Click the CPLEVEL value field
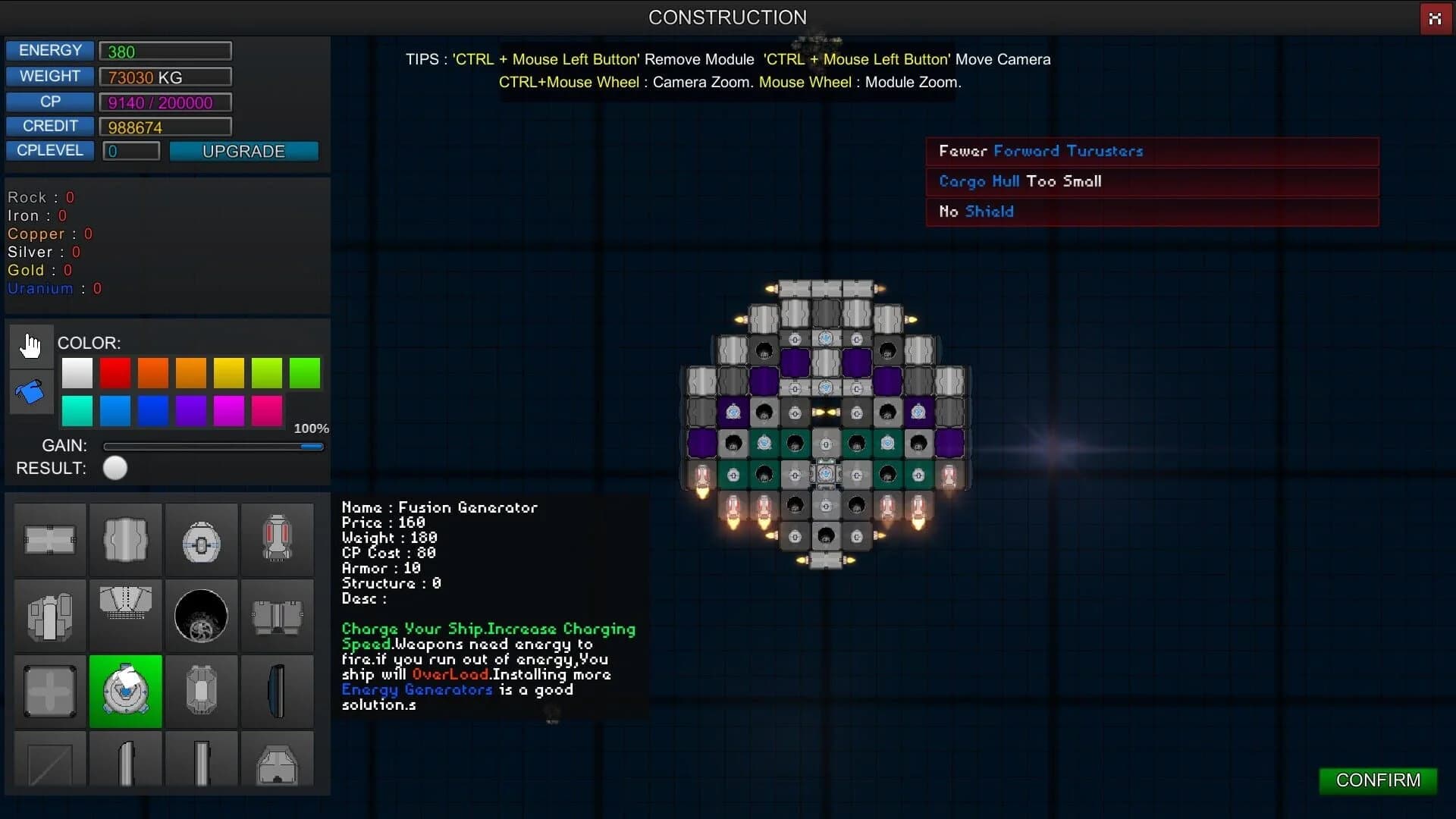 click(130, 151)
